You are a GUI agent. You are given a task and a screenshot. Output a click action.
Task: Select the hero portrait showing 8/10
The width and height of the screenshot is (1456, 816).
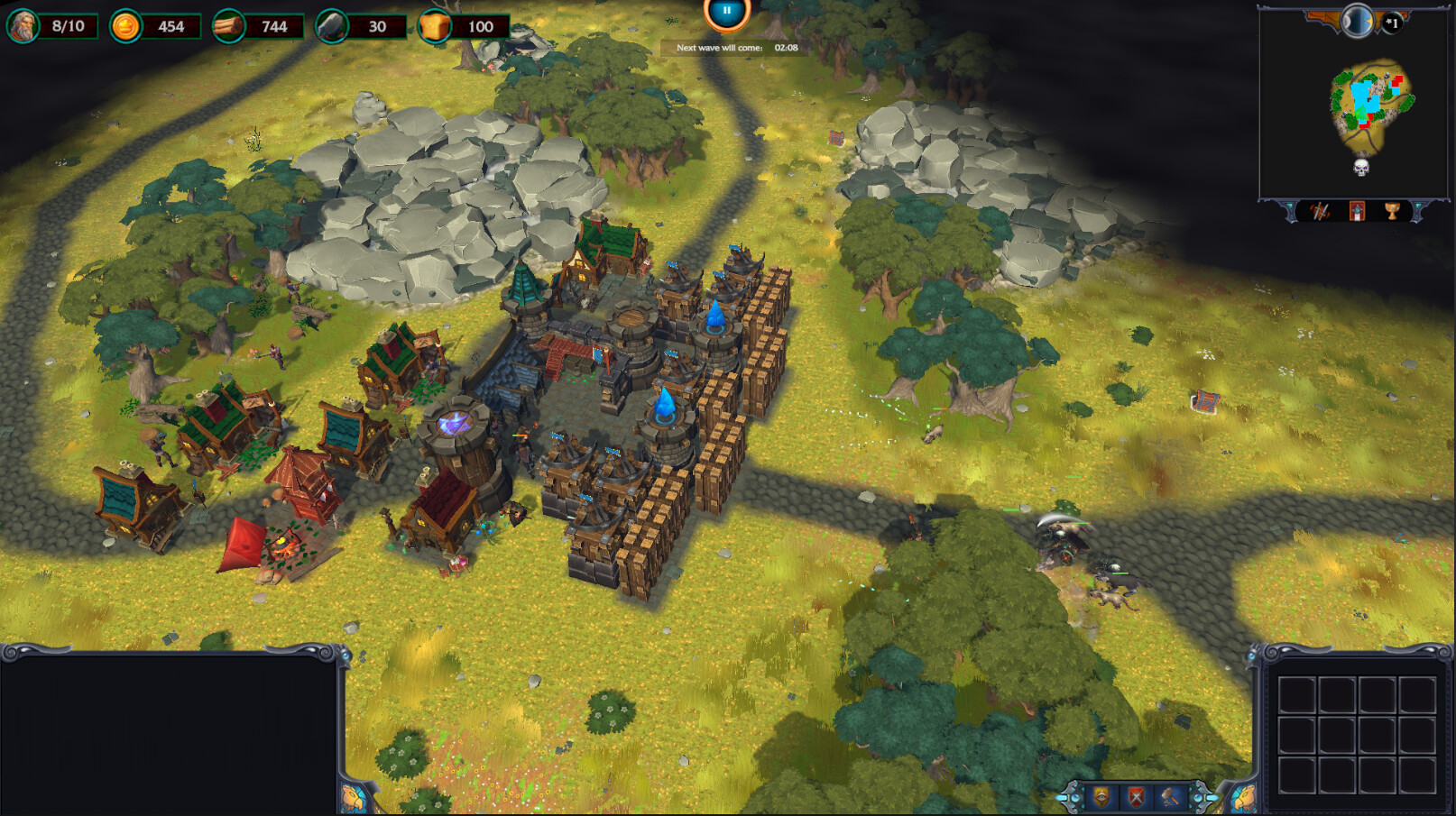pos(24,24)
